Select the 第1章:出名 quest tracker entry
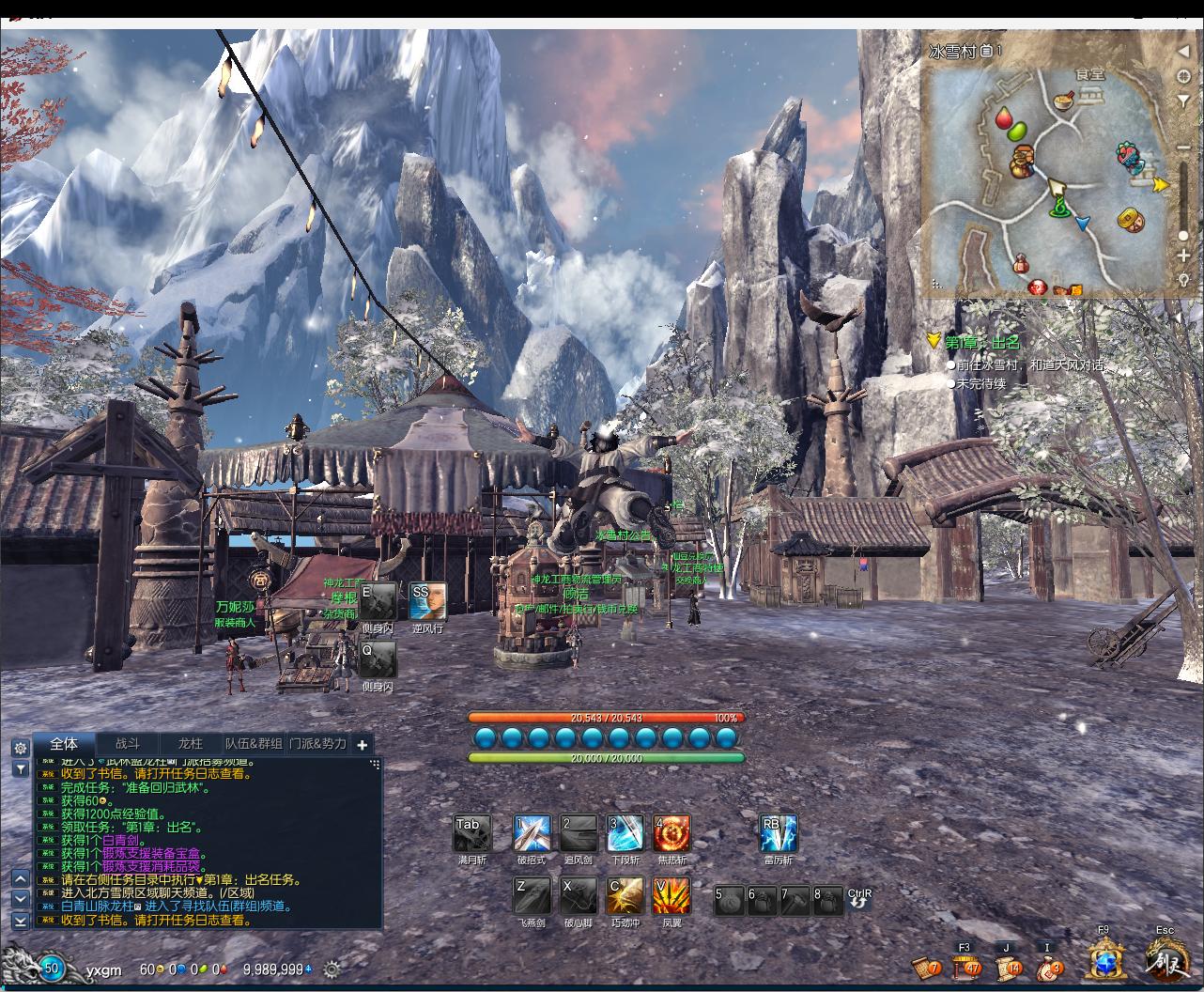Image resolution: width=1204 pixels, height=992 pixels. tap(981, 343)
